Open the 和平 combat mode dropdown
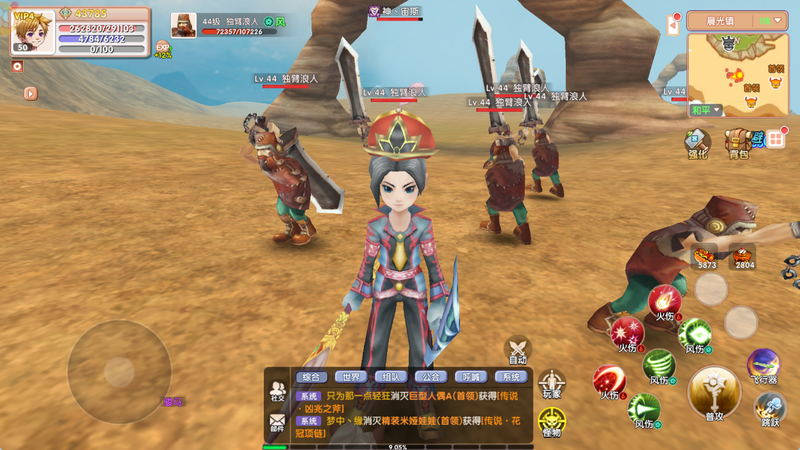Image resolution: width=800 pixels, height=450 pixels. point(704,110)
